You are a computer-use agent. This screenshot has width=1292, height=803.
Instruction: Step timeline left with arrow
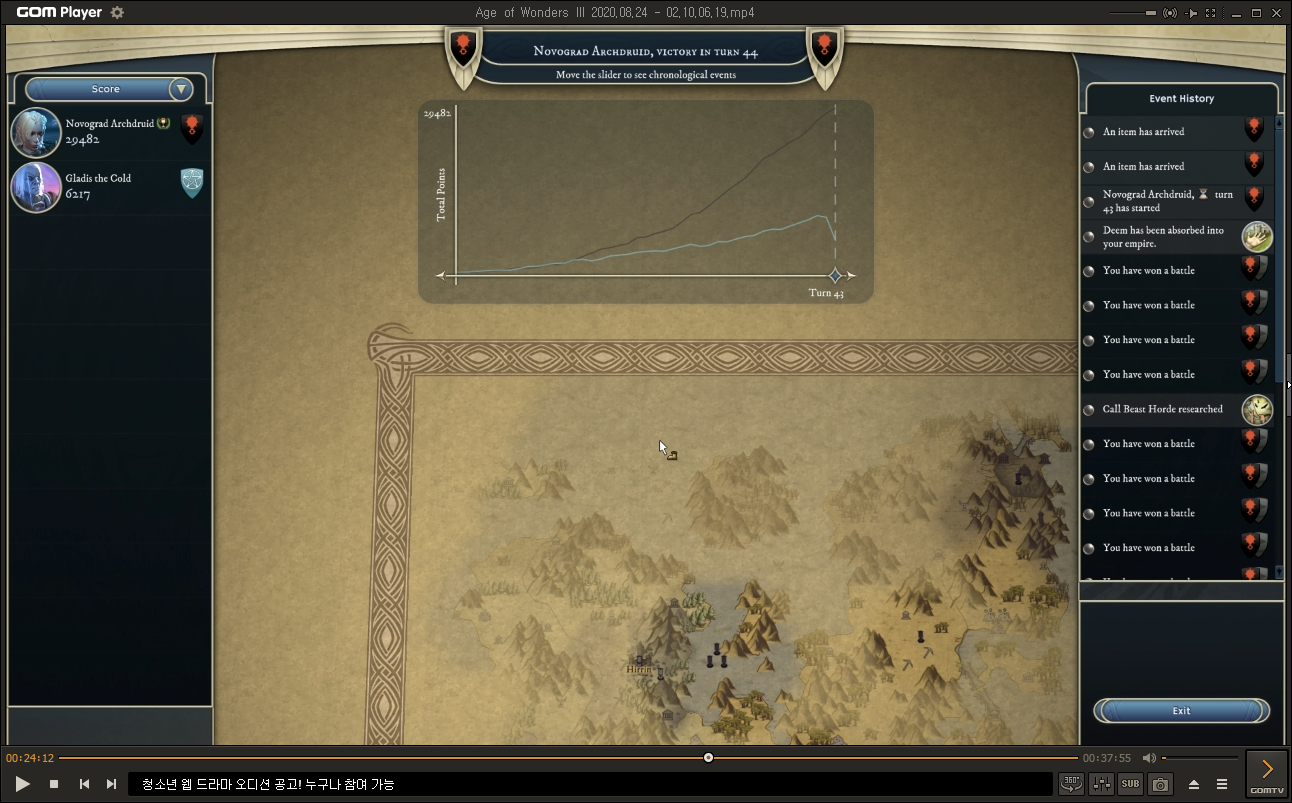[x=441, y=276]
